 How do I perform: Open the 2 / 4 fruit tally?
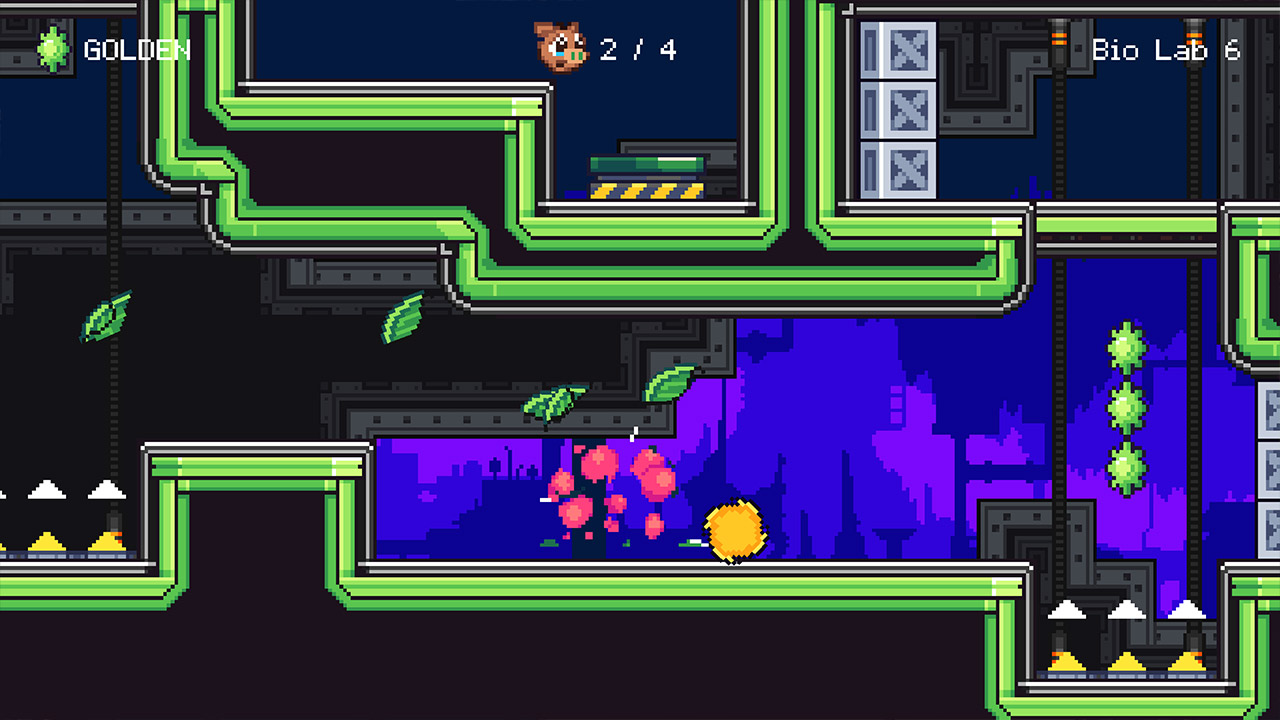point(637,49)
